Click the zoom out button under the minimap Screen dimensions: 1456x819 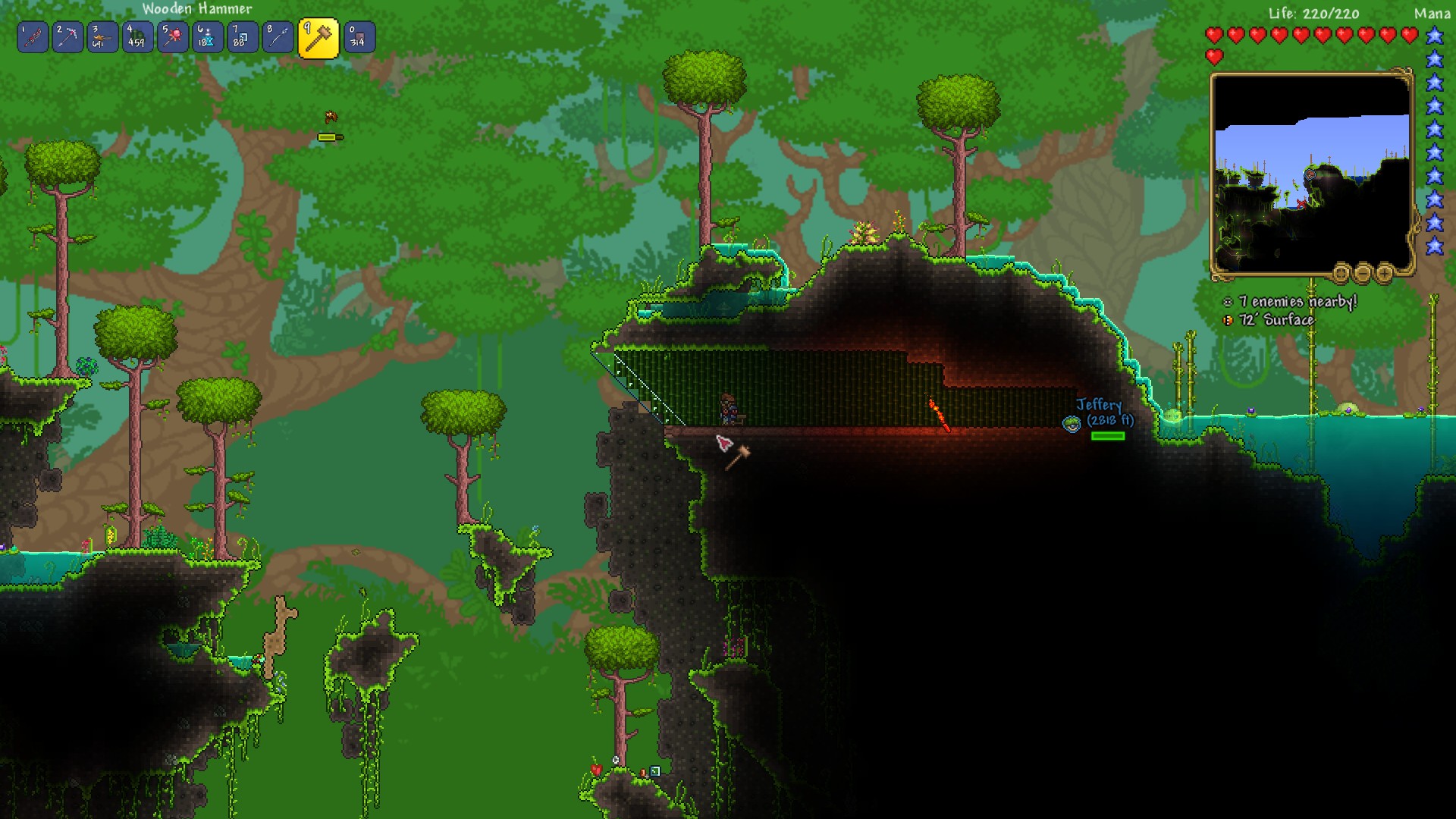pyautogui.click(x=1362, y=274)
